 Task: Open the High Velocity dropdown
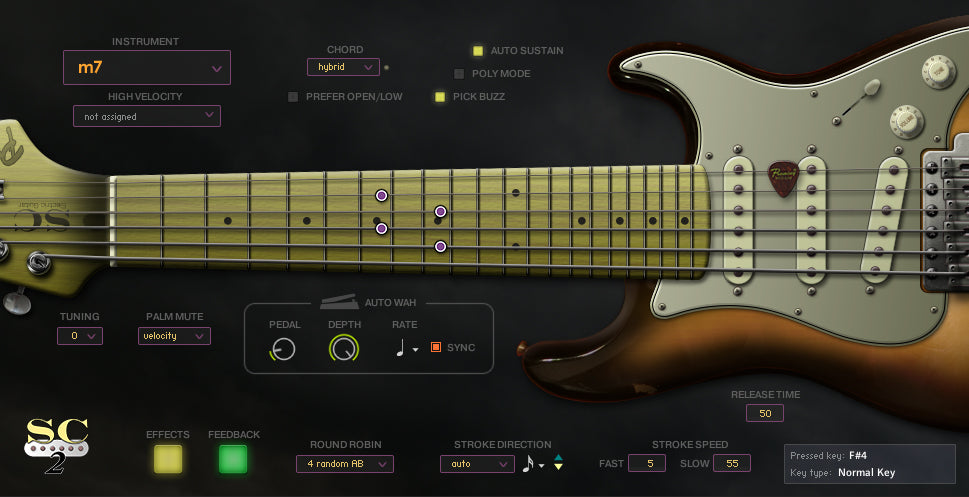point(147,116)
